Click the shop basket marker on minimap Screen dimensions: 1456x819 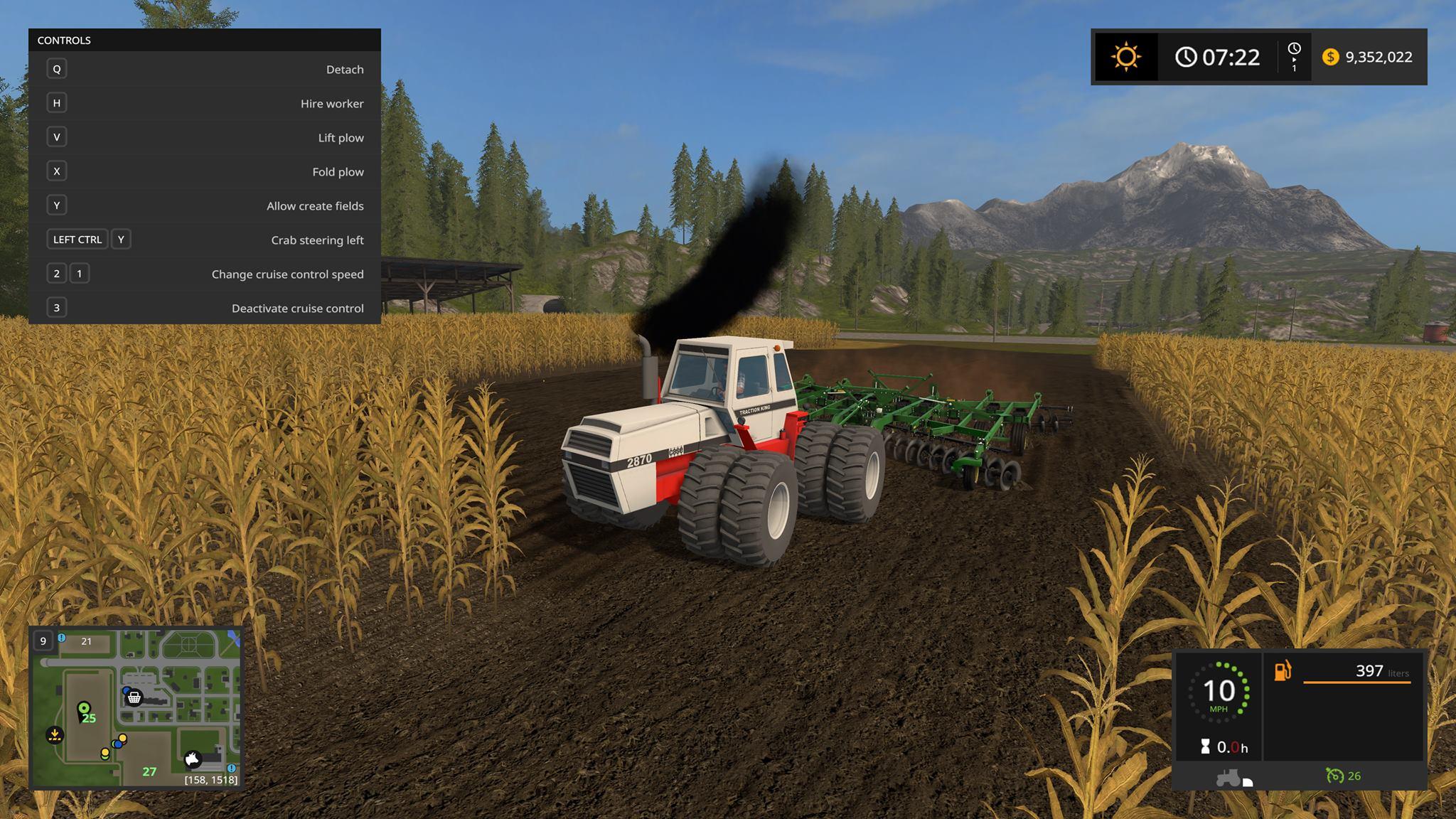134,698
